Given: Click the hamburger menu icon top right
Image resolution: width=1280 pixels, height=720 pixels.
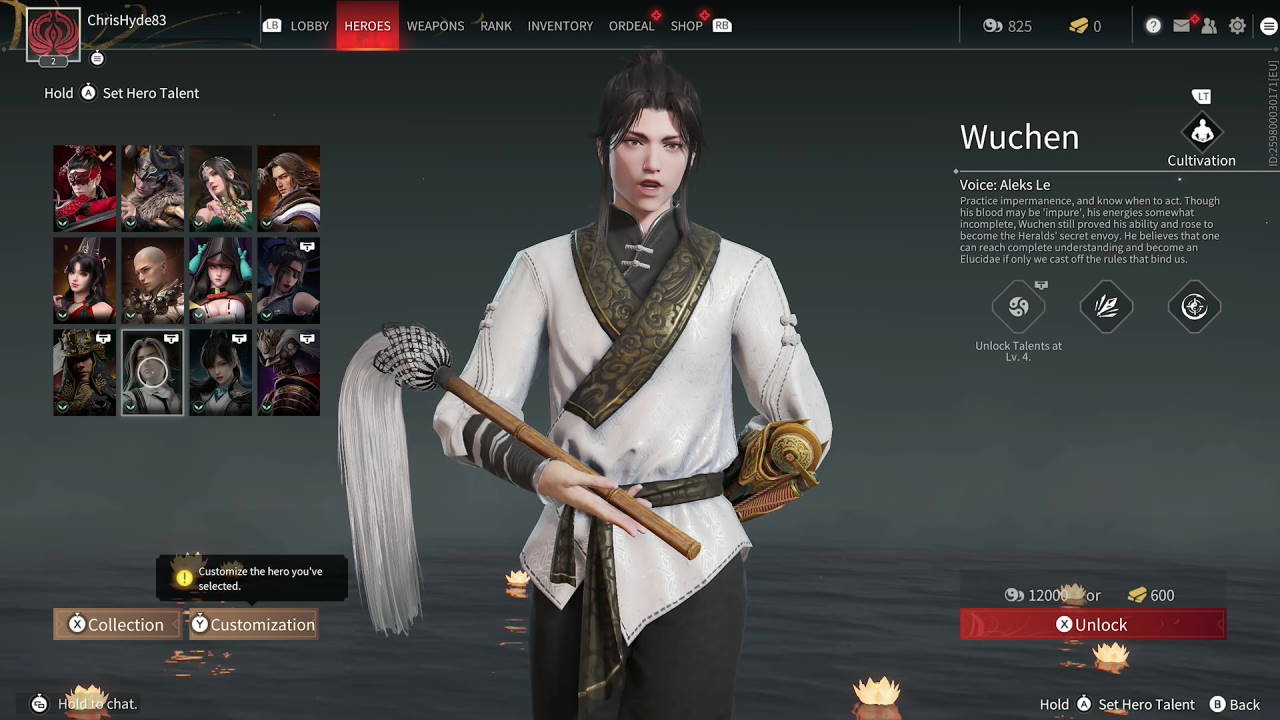Looking at the screenshot, I should click(x=1267, y=25).
